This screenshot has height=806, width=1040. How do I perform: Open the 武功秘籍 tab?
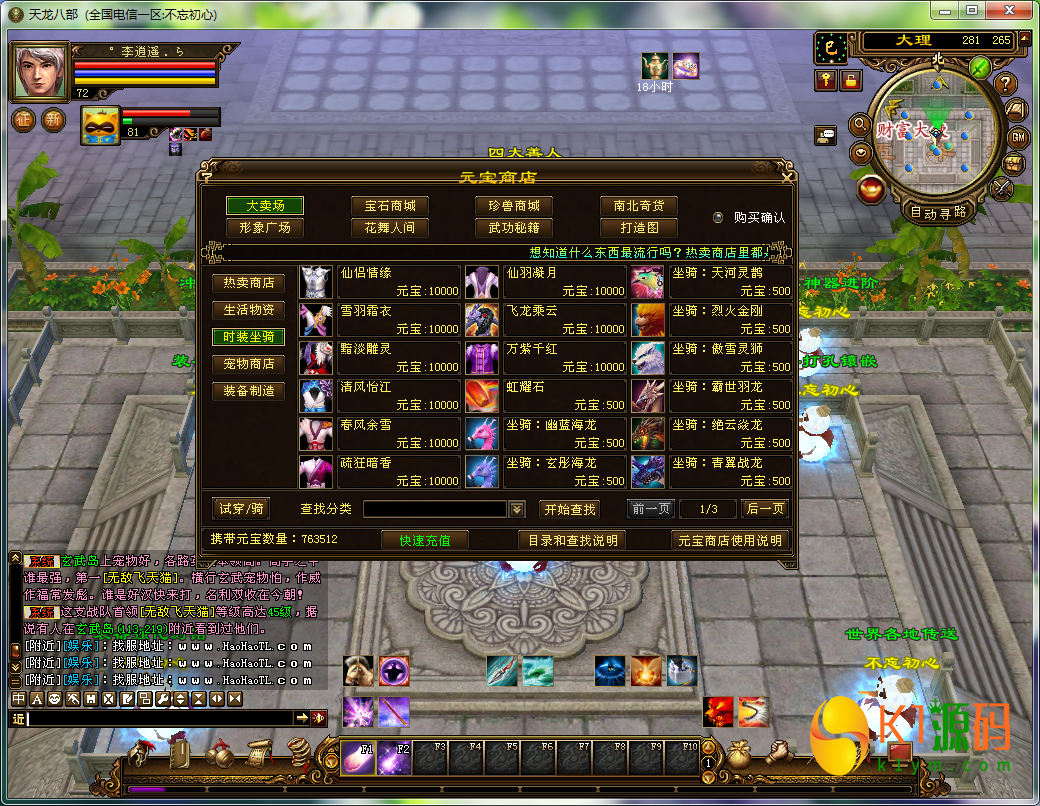click(x=514, y=227)
